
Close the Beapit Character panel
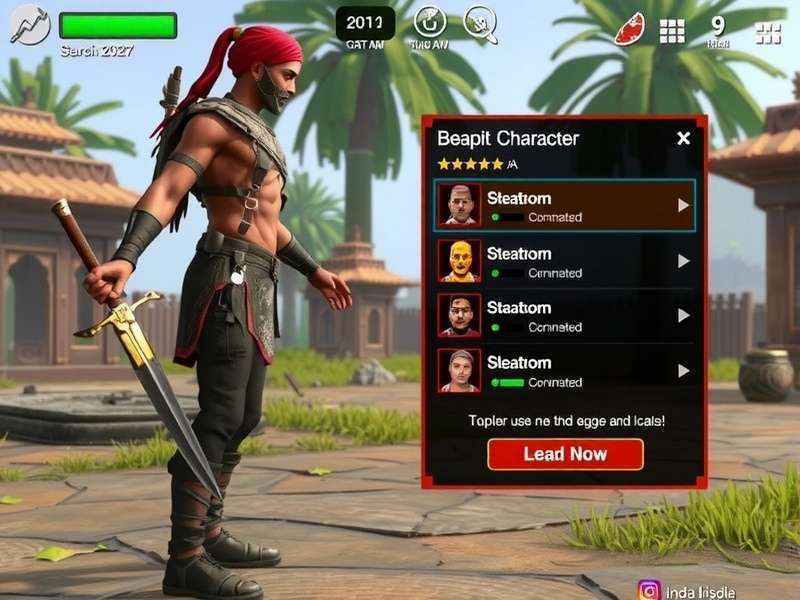[683, 138]
